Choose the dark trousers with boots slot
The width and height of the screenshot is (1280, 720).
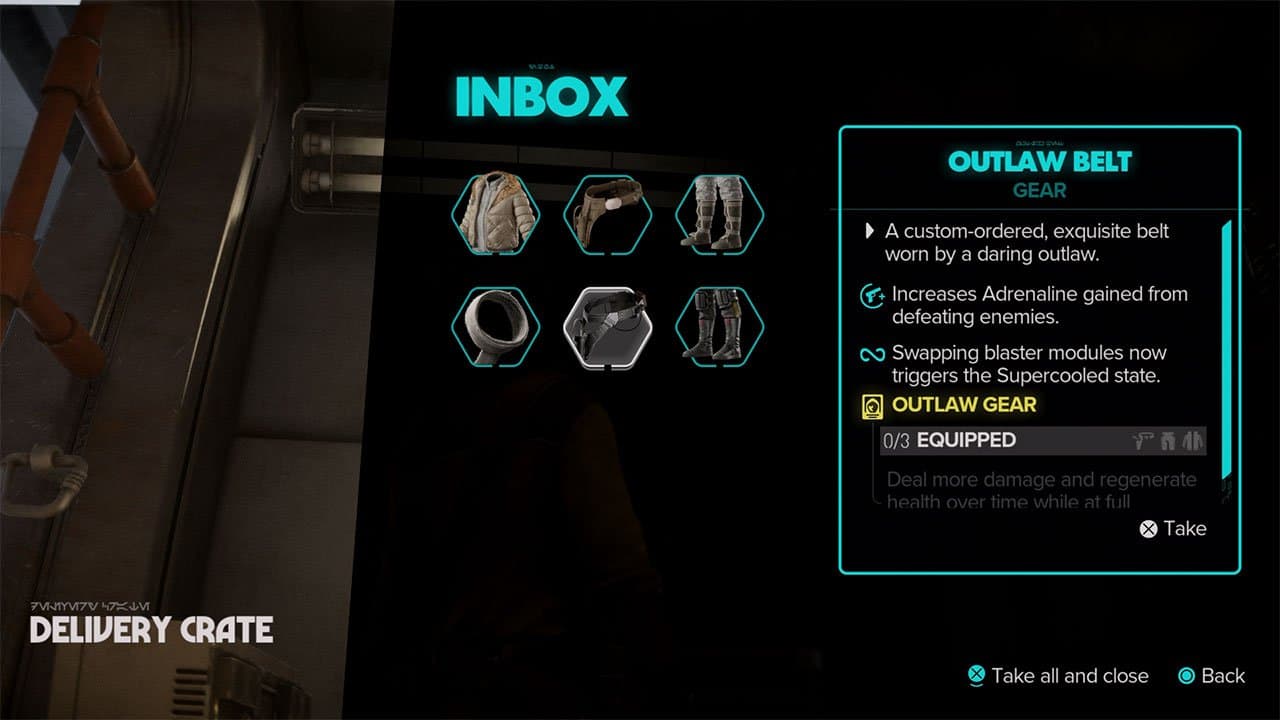click(719, 326)
